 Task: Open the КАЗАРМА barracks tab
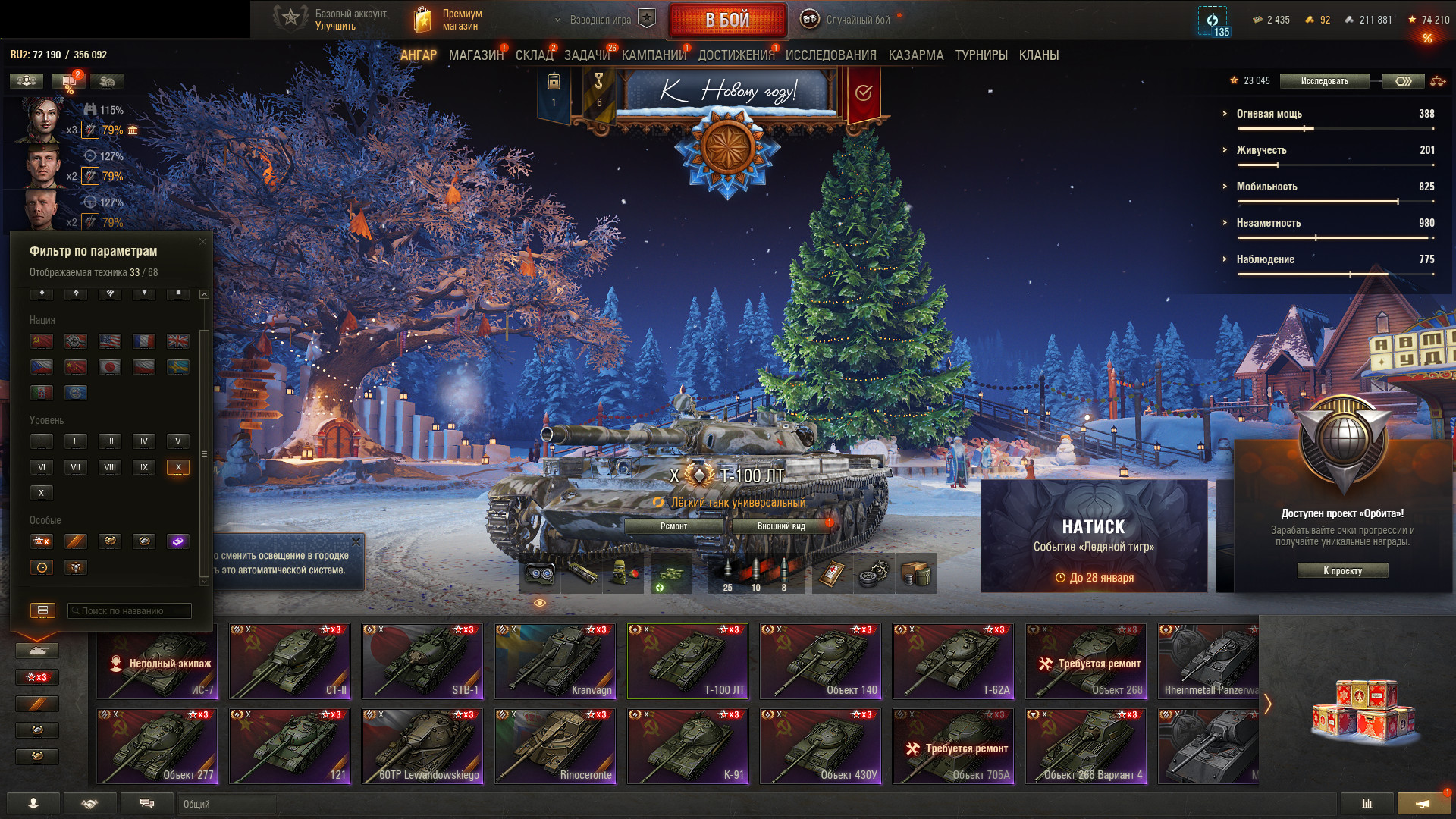tap(915, 55)
